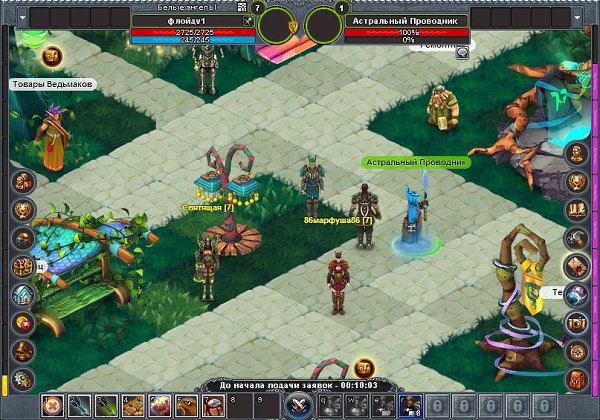
Task: Open the house icon in left sidebar
Action: click(x=23, y=295)
